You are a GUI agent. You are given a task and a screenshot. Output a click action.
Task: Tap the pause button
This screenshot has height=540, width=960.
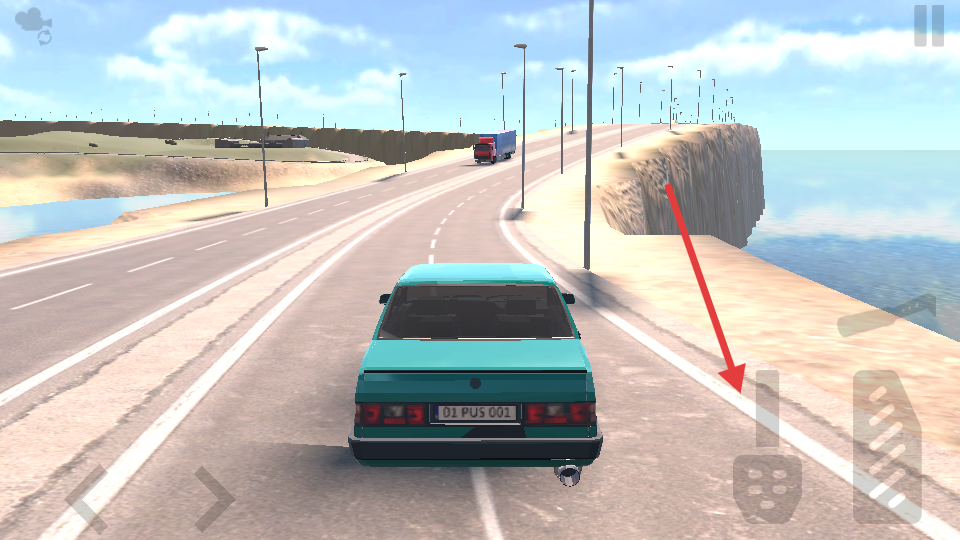pos(928,26)
